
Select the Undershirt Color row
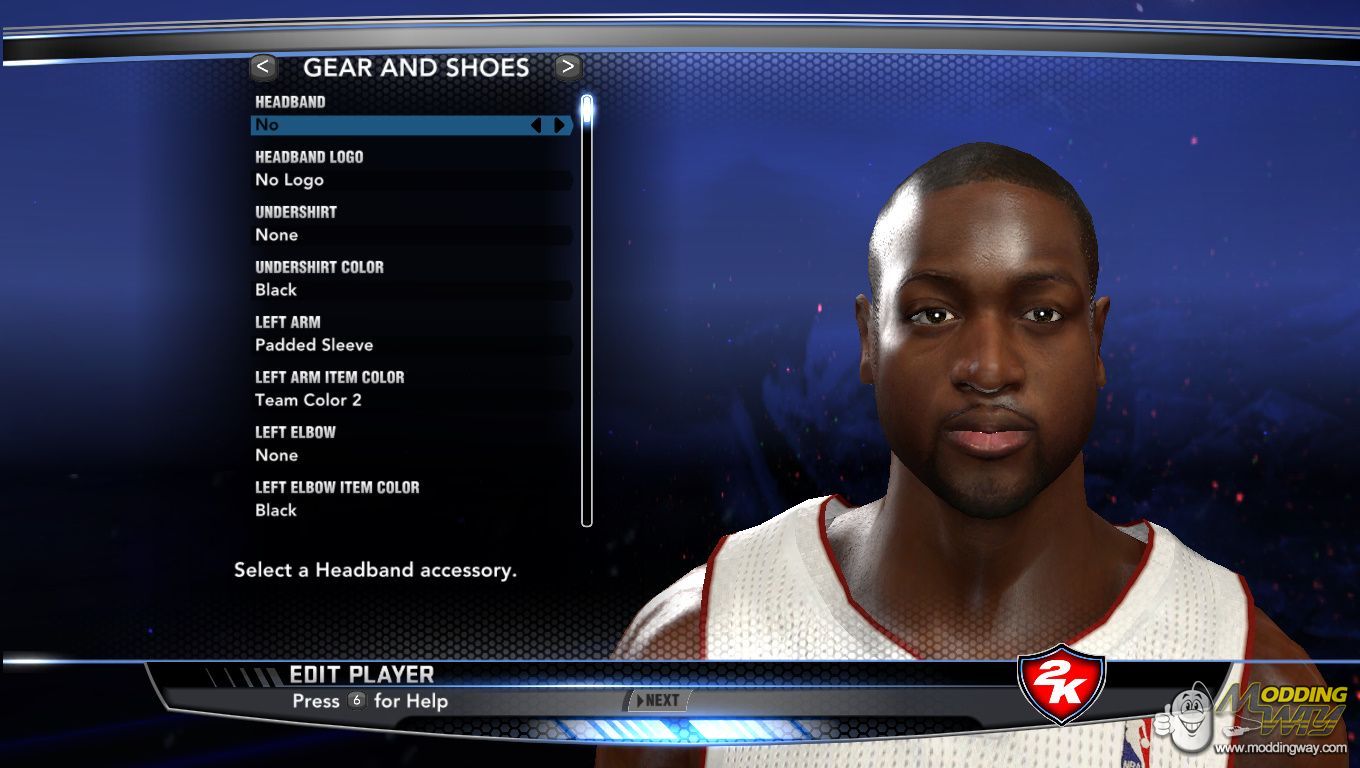tap(410, 290)
